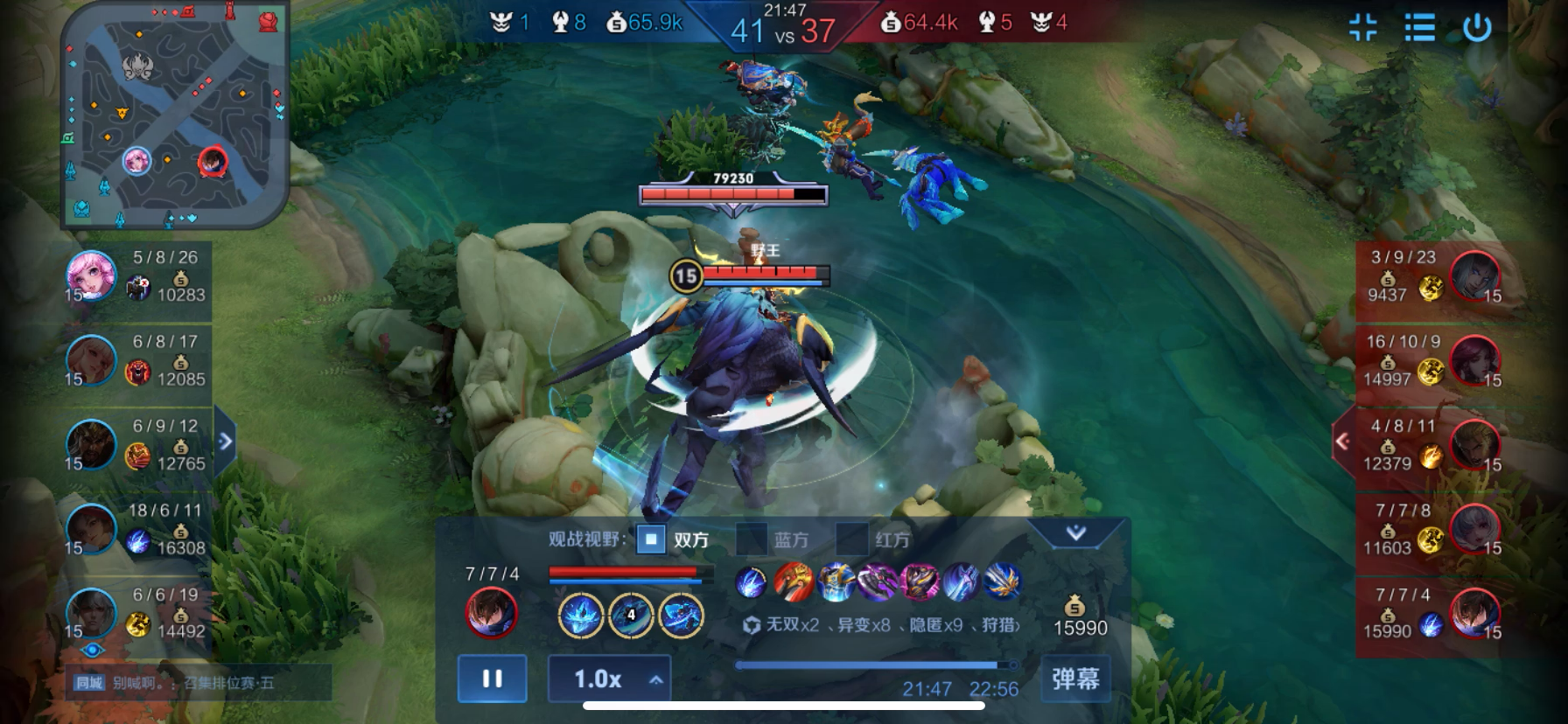
Task: Select the 双方 both-sides view checkbox
Action: [651, 540]
